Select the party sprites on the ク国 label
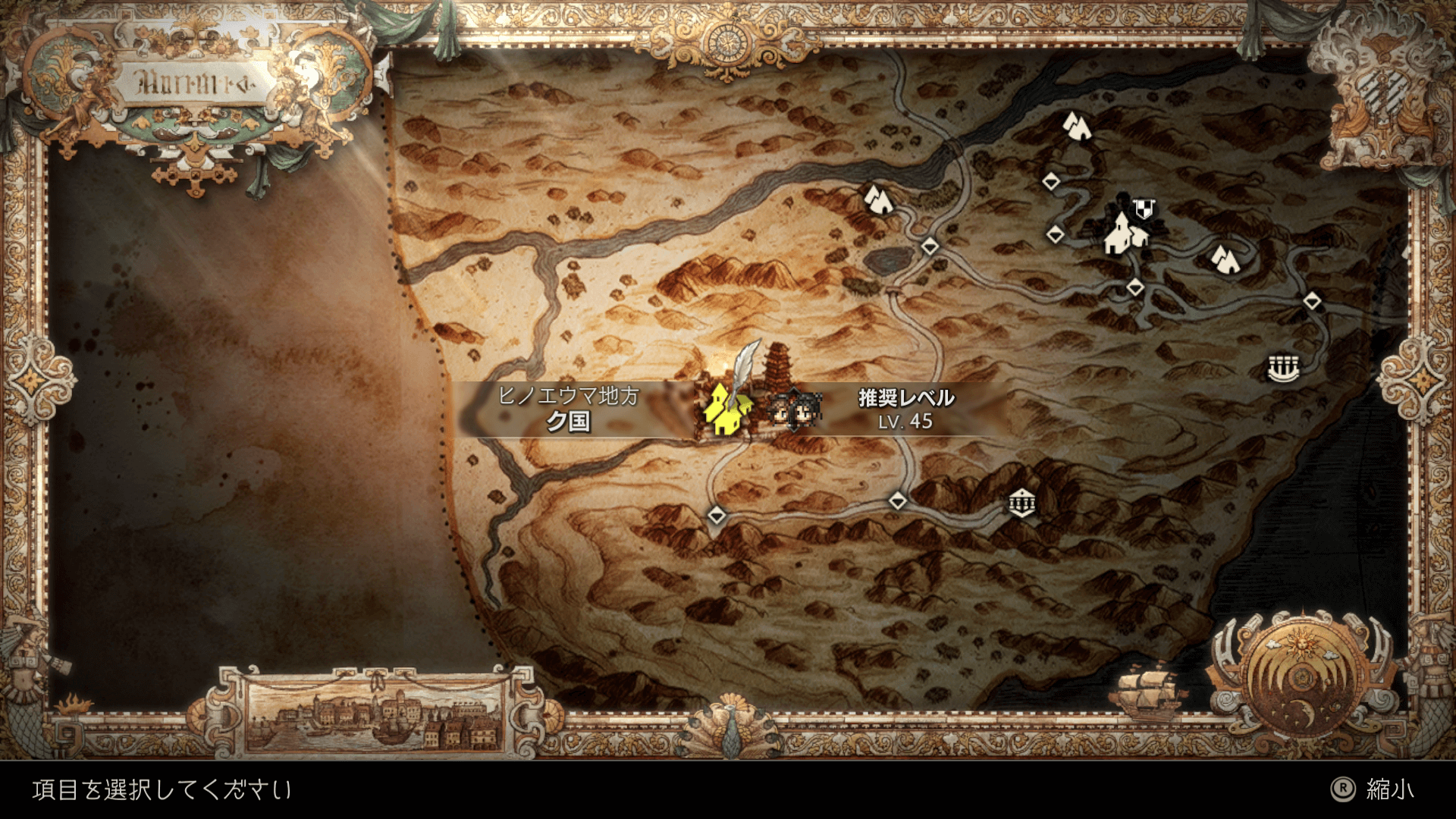Viewport: 1456px width, 819px height. (x=792, y=410)
